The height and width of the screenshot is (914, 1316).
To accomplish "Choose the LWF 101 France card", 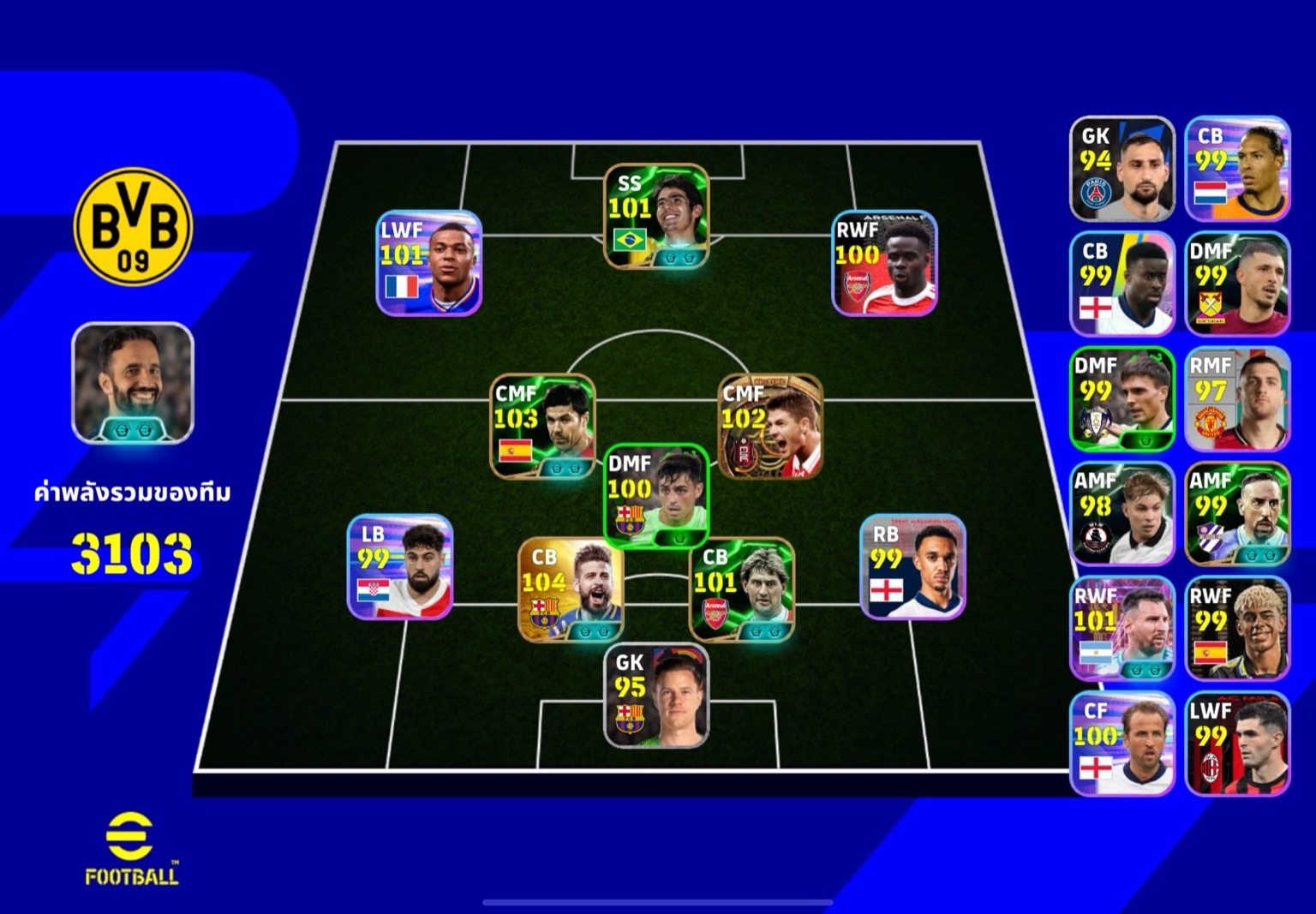I will 429,263.
